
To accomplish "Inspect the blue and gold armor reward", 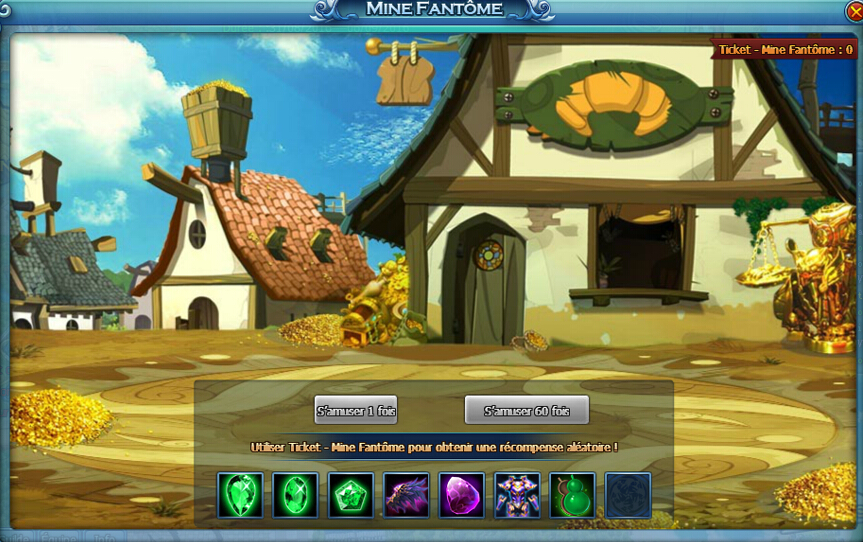I will pos(517,495).
